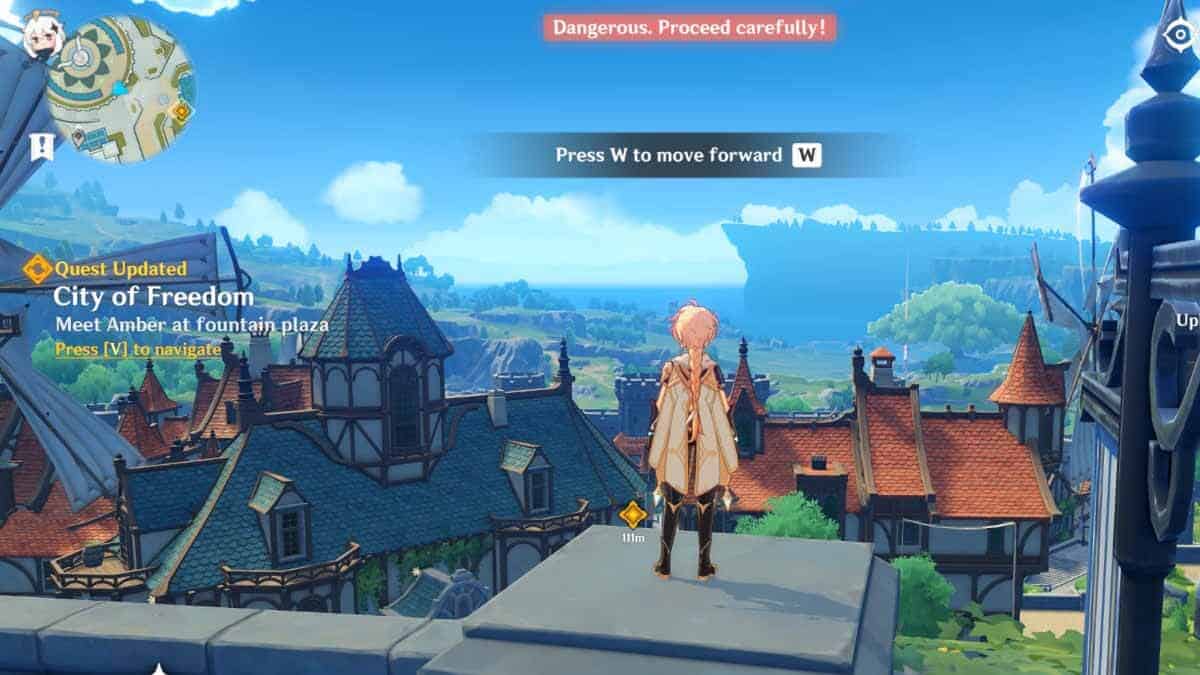Open the circular minimap
The height and width of the screenshot is (675, 1200).
pos(120,90)
